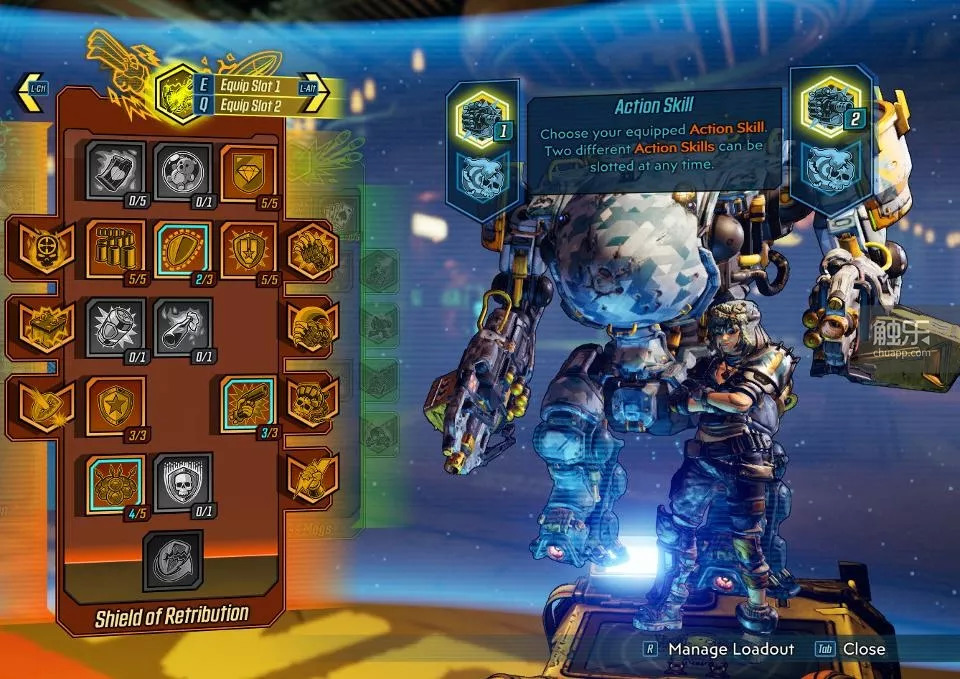Viewport: 960px width, 679px height.
Task: Open Action Skill slot 1 fist icon
Action: click(x=483, y=117)
